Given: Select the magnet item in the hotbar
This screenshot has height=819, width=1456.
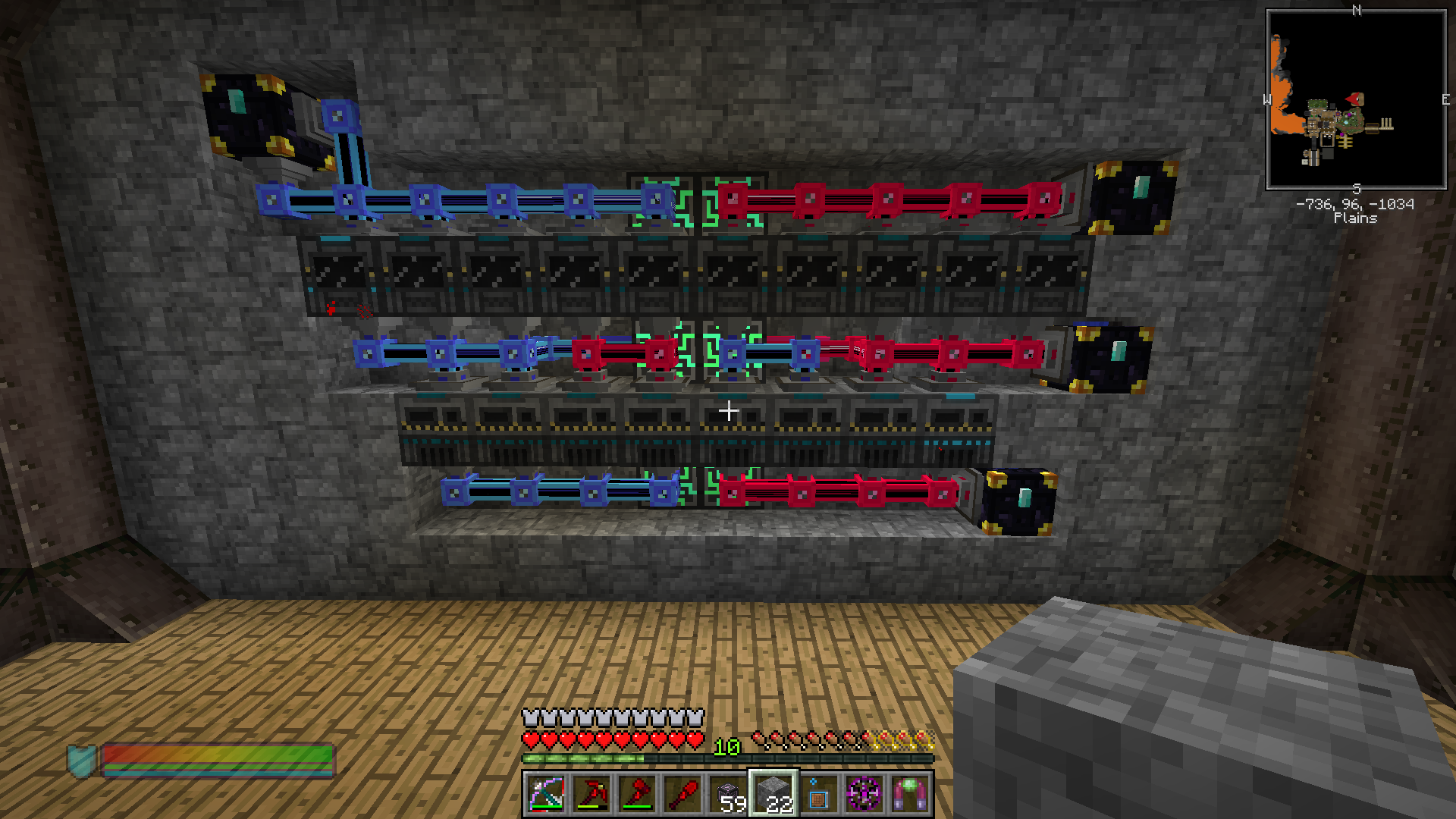Looking at the screenshot, I should 910,794.
